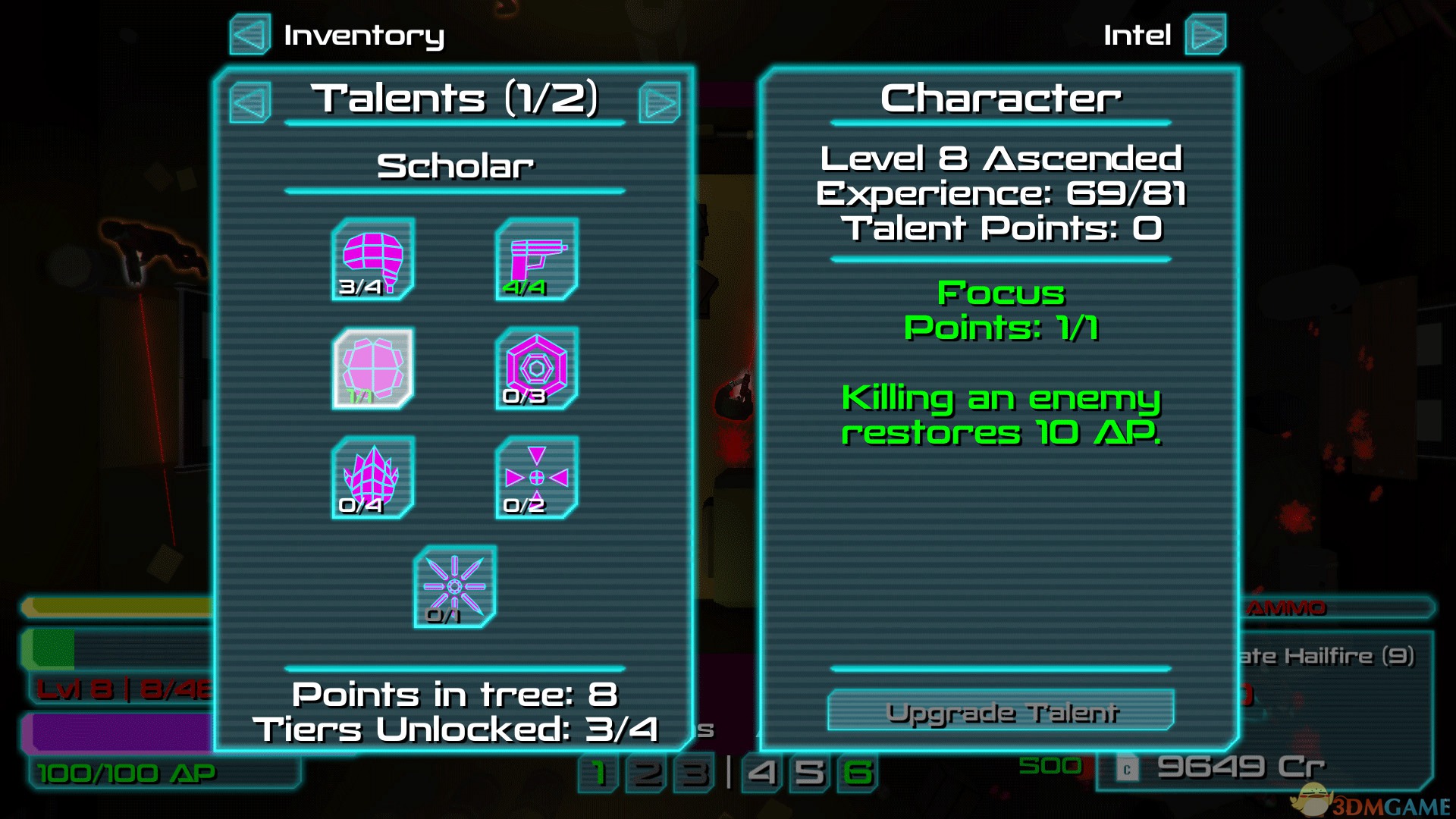Choose the crosshair arrows talent at 0/2
Image resolution: width=1456 pixels, height=819 pixels.
click(537, 478)
